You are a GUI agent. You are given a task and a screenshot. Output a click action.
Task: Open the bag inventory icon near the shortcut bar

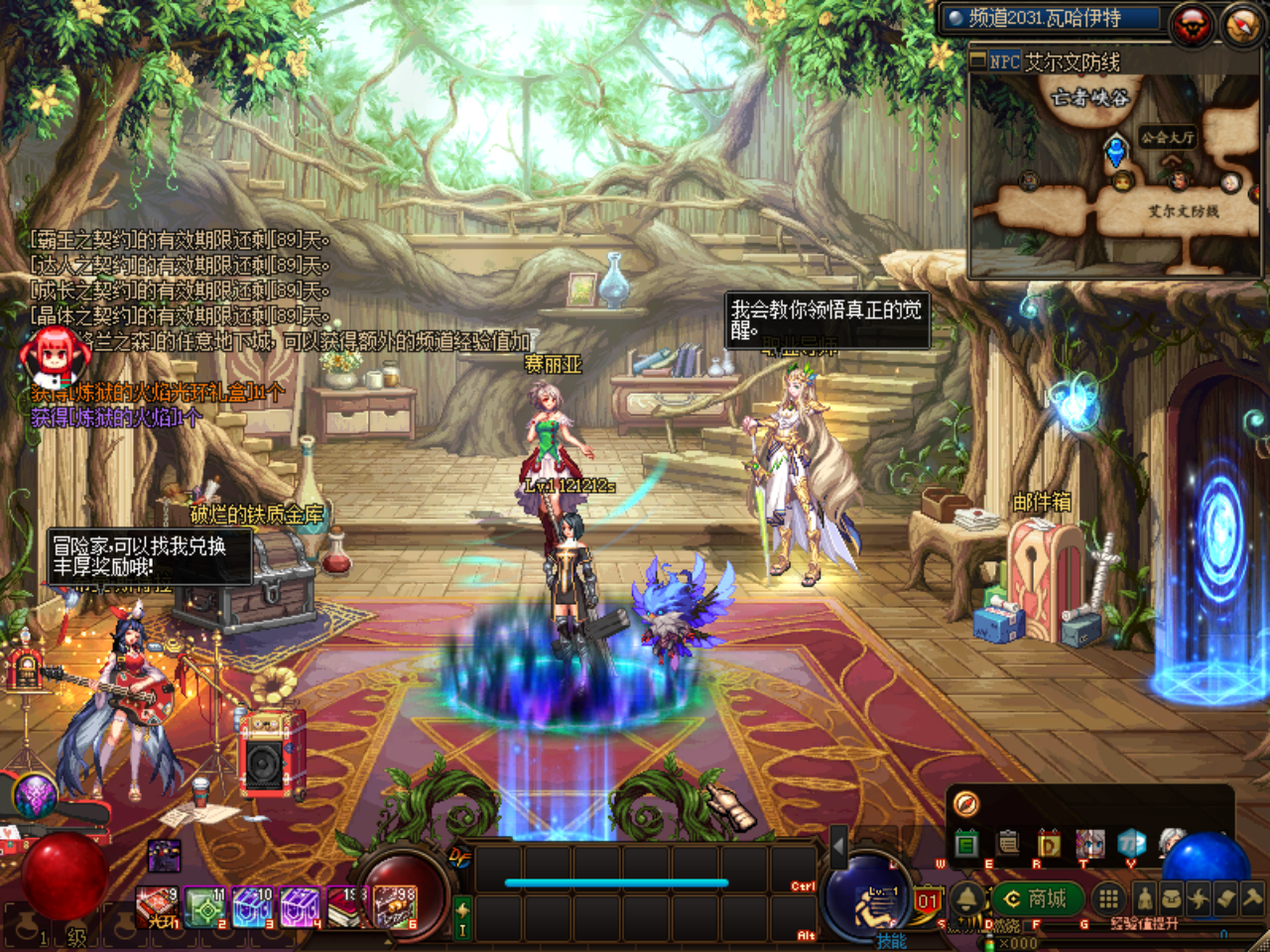coord(1174,898)
